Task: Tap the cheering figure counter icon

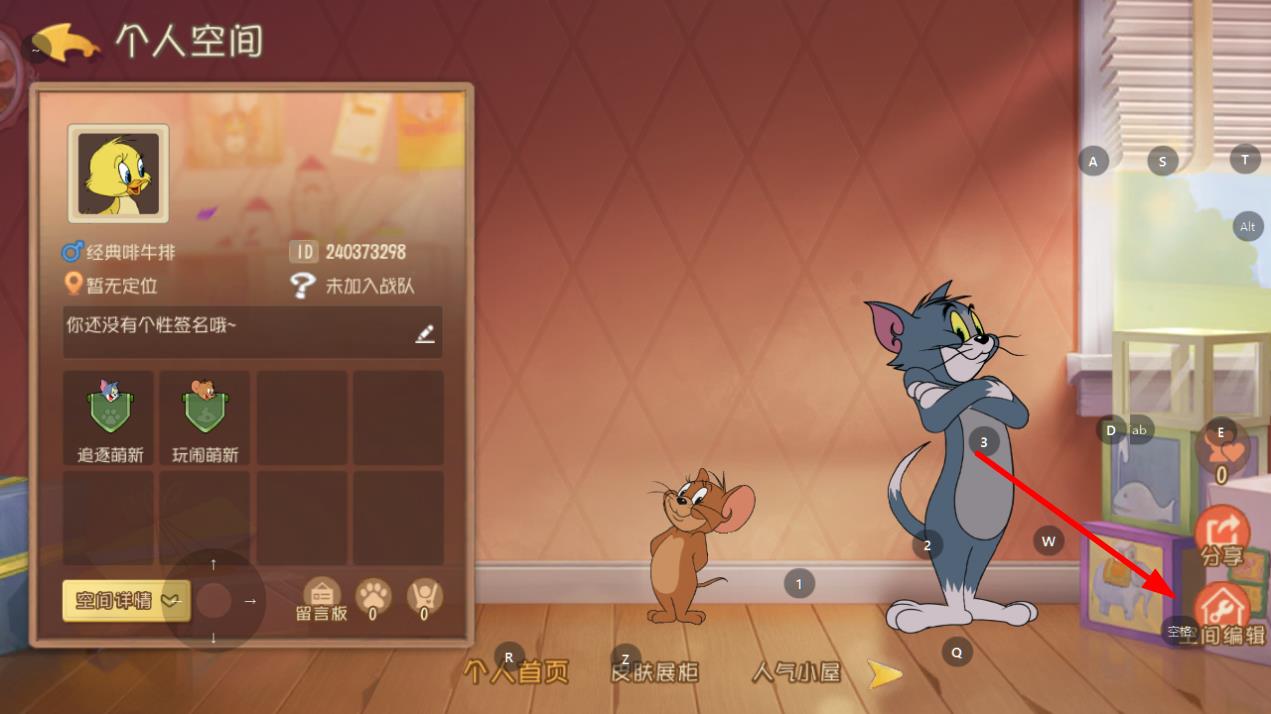Action: [x=424, y=598]
